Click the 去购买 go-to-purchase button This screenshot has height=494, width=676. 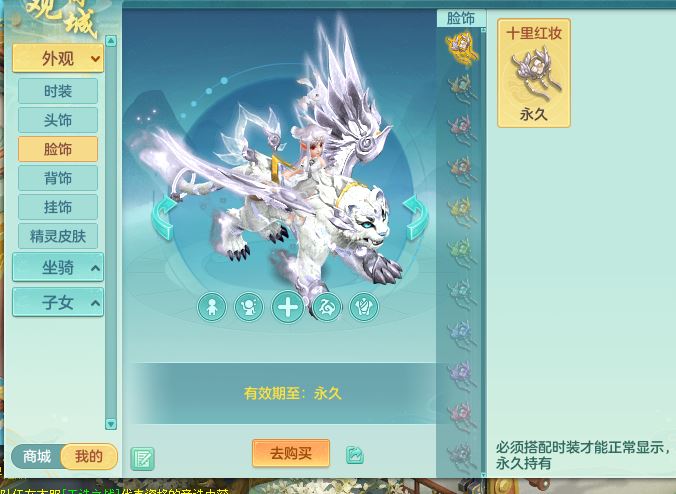[x=291, y=453]
